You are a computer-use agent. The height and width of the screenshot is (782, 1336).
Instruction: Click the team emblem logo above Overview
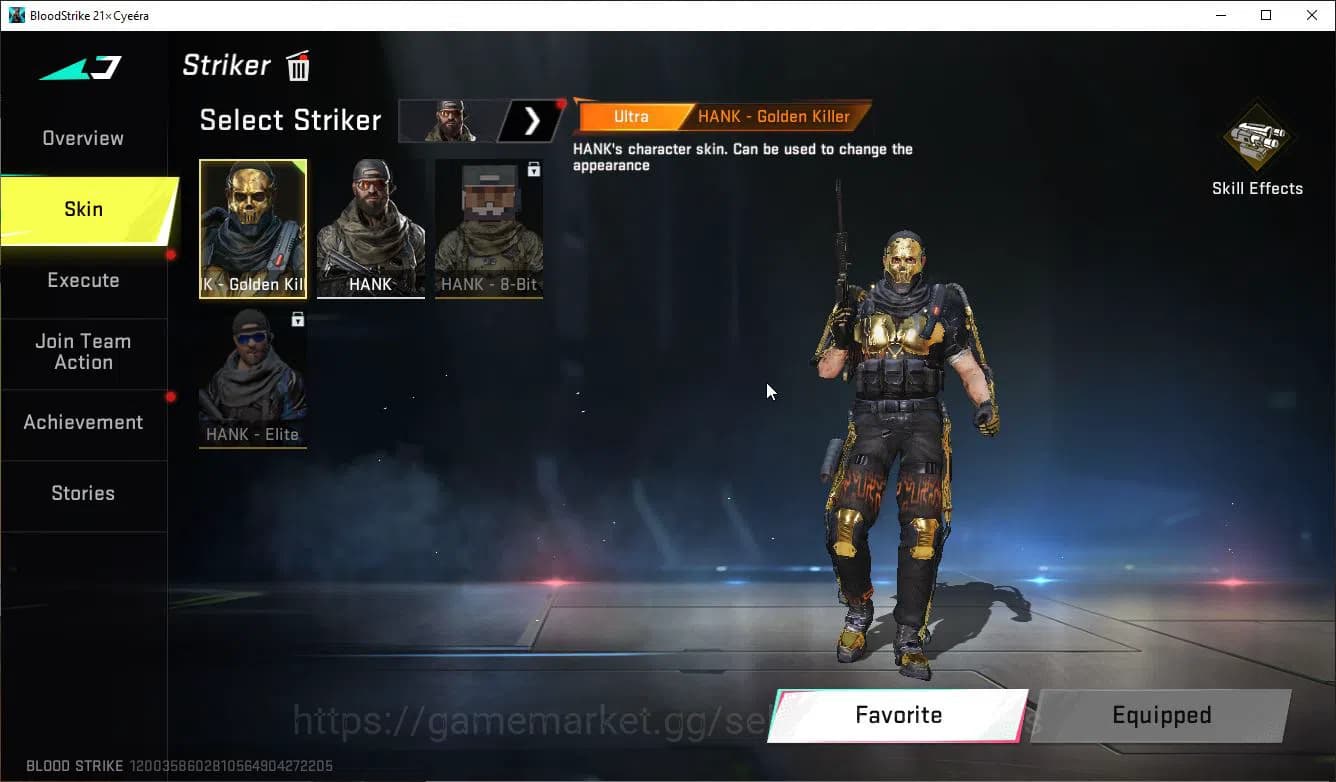[78, 68]
